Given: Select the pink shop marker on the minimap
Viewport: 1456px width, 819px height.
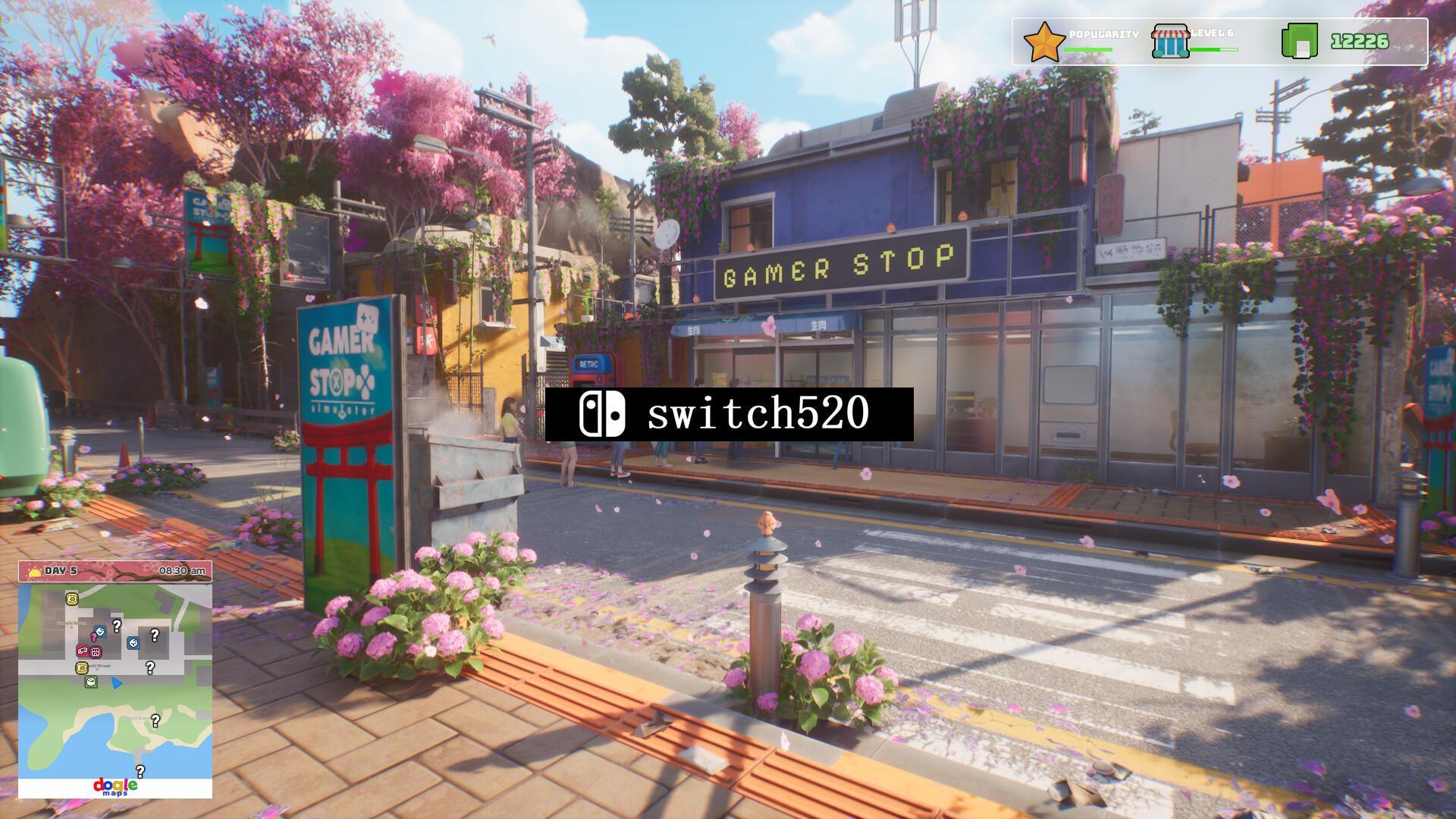Looking at the screenshot, I should [95, 652].
